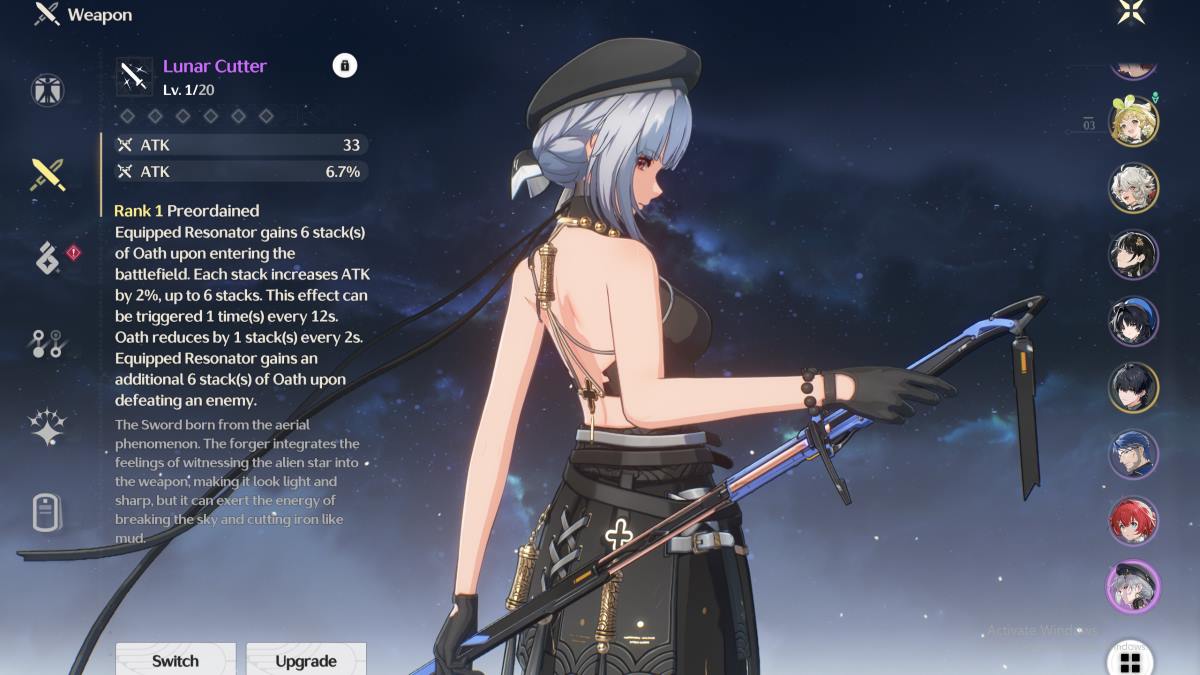The image size is (1200, 675).
Task: Open the resonator overview body-figure tab
Action: pyautogui.click(x=47, y=90)
